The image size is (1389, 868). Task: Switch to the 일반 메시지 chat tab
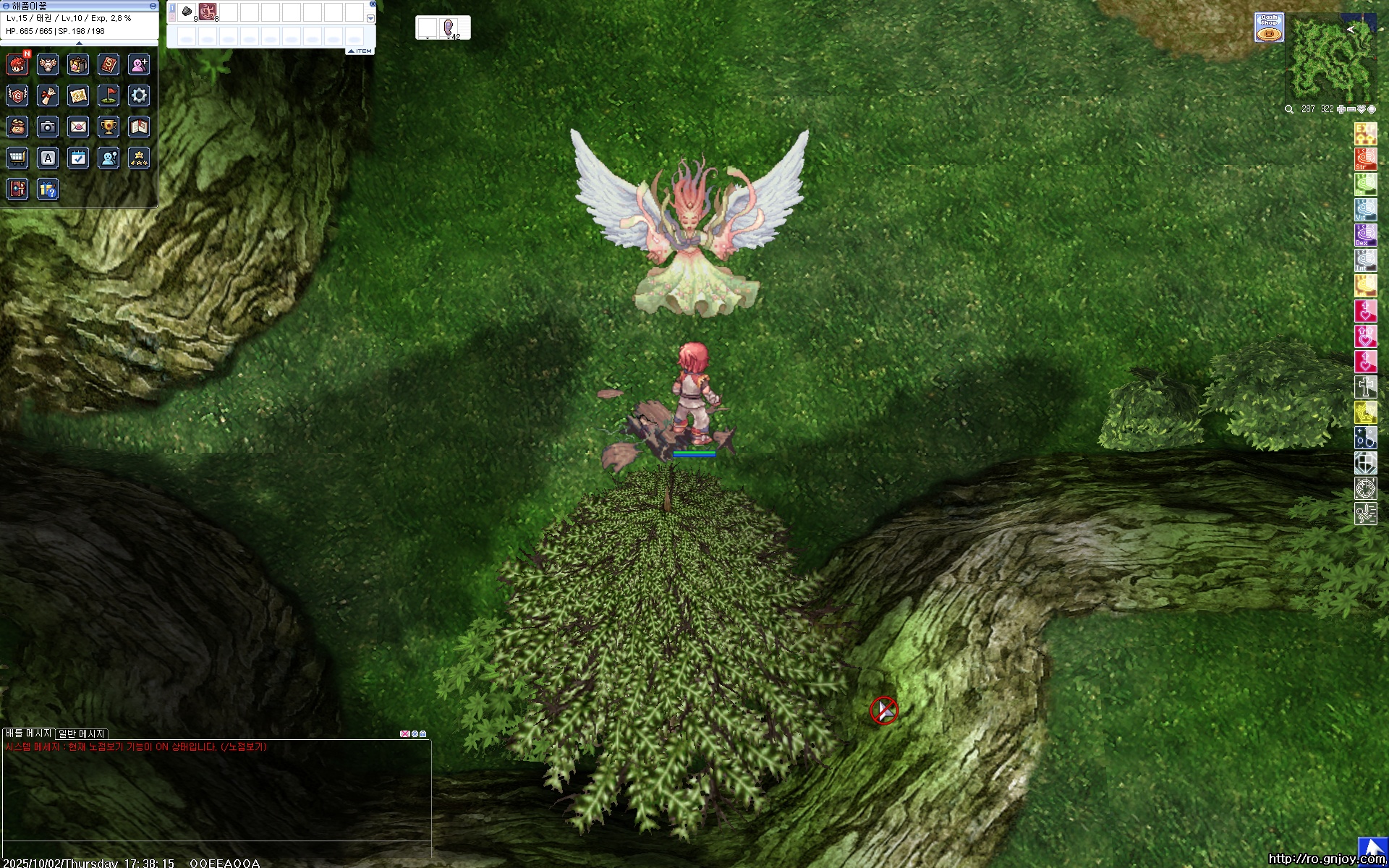82,733
